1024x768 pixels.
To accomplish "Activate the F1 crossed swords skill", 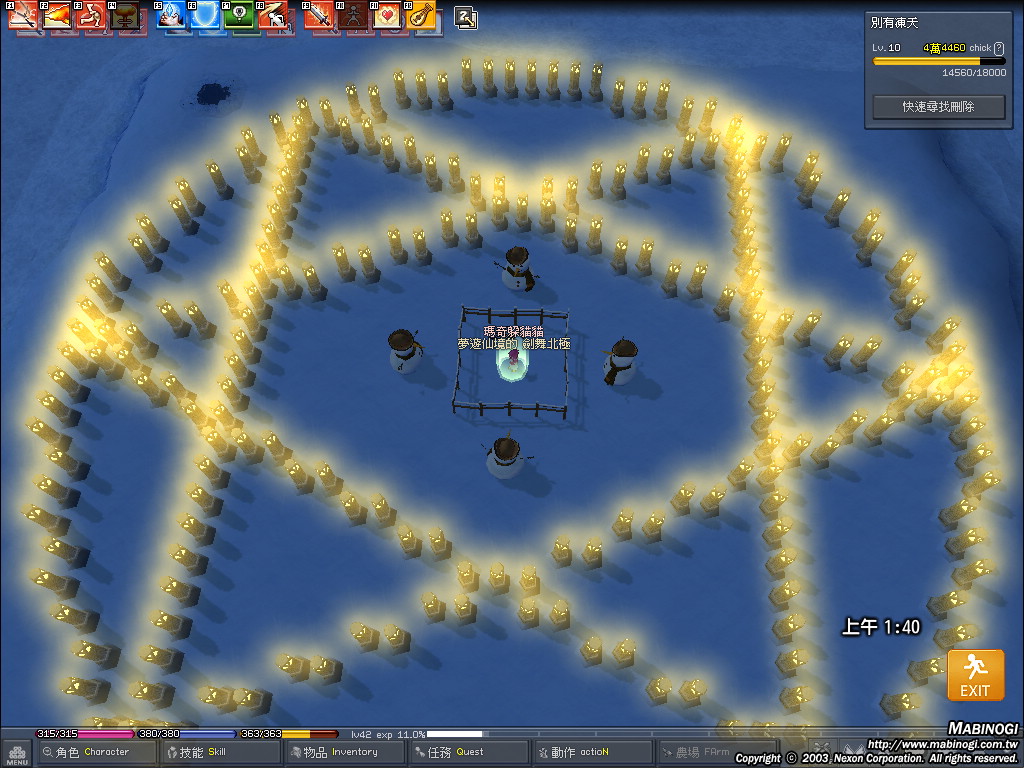I will [x=24, y=15].
